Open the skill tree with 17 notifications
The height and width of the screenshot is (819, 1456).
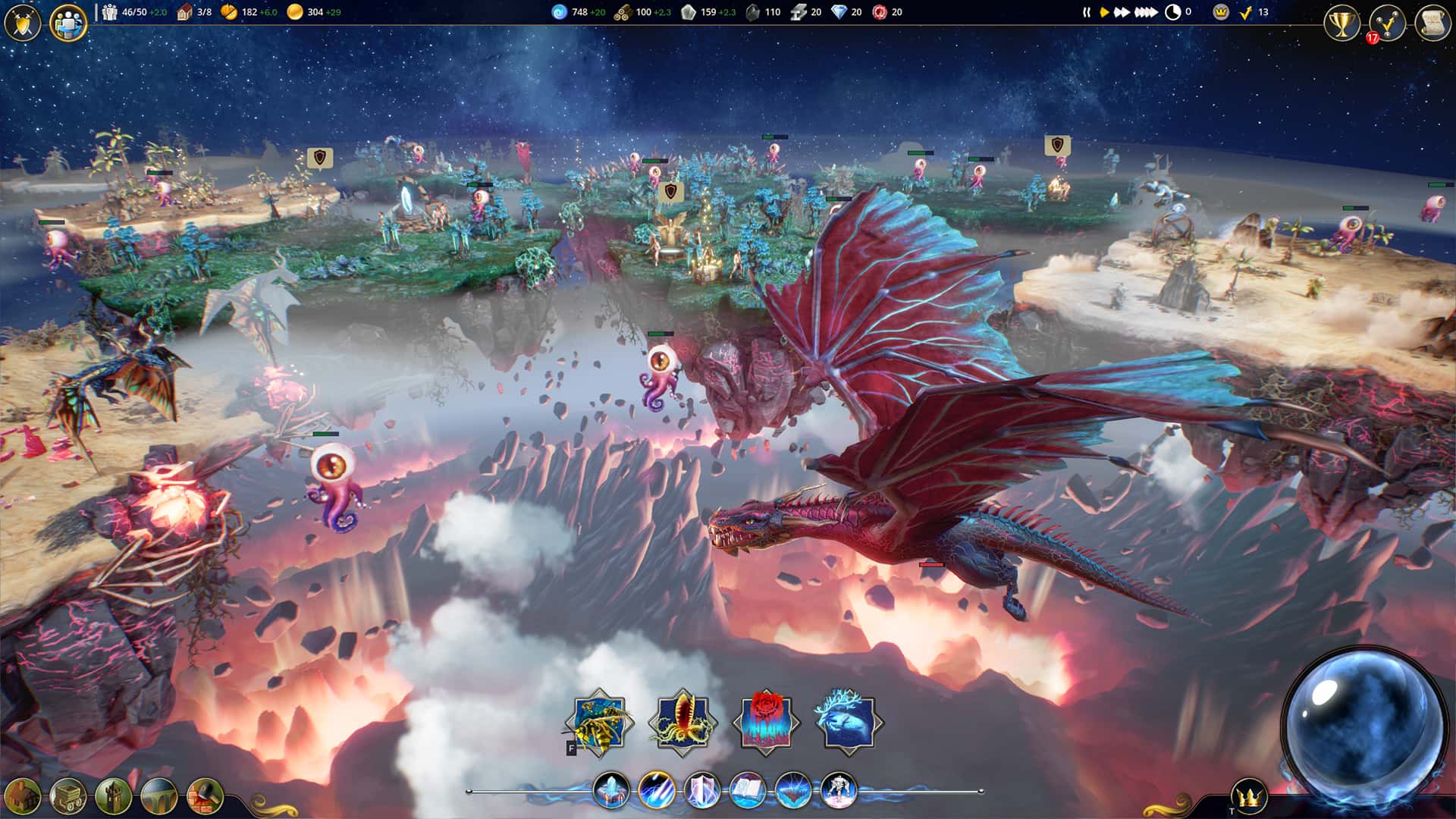[1387, 24]
